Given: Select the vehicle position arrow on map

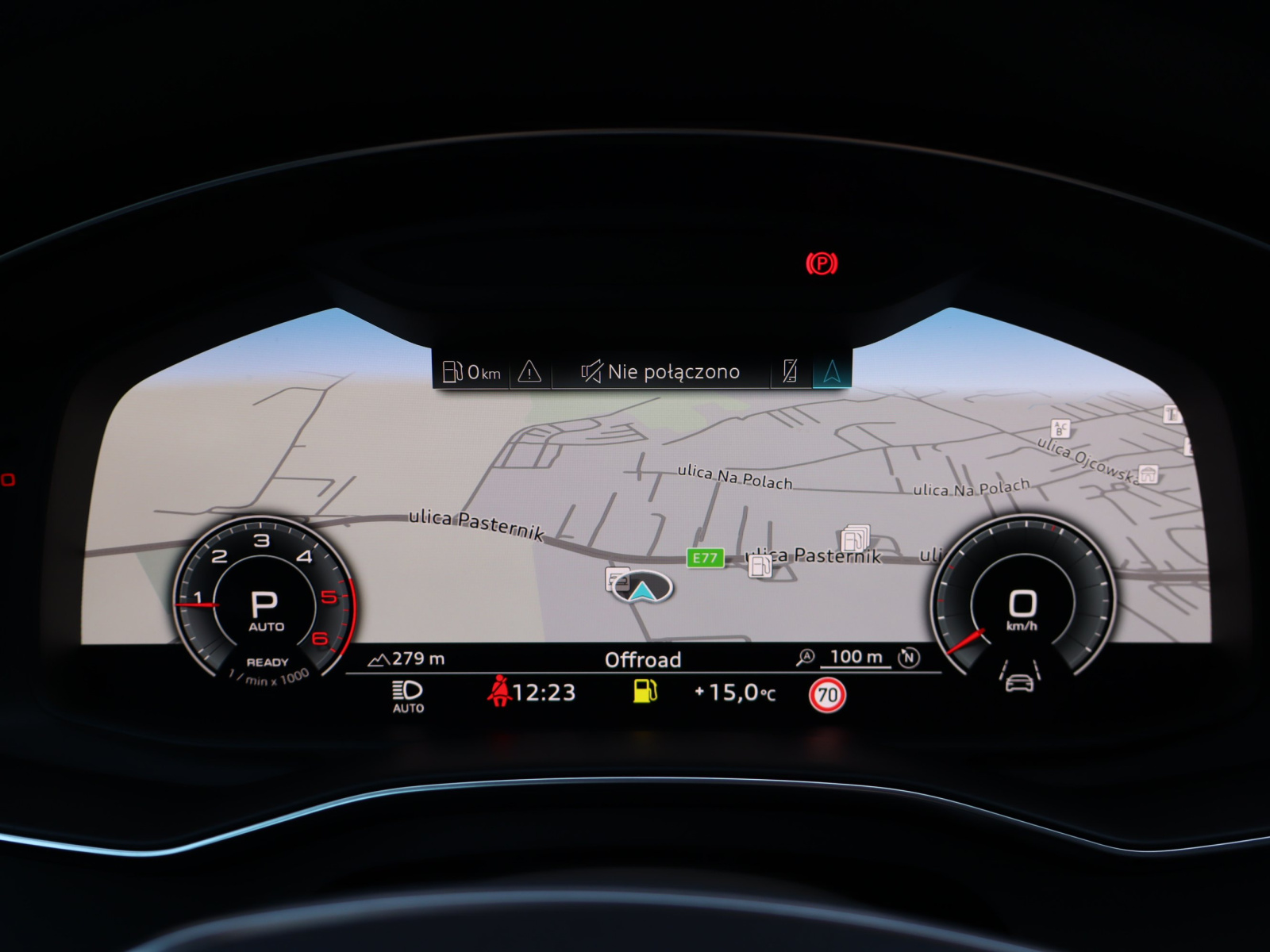Looking at the screenshot, I should click(x=641, y=589).
